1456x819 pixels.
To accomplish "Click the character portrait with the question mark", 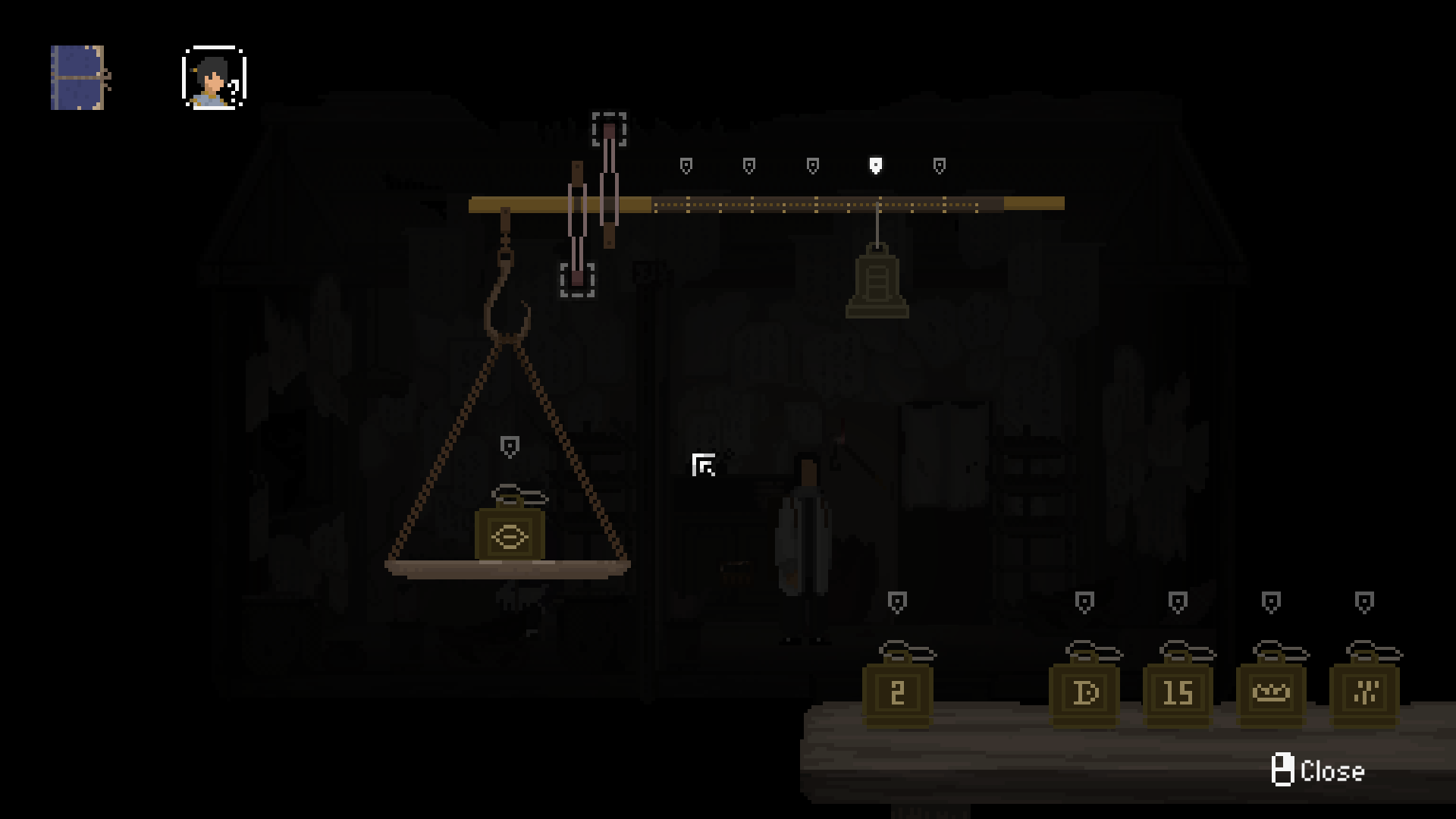I will [x=213, y=79].
